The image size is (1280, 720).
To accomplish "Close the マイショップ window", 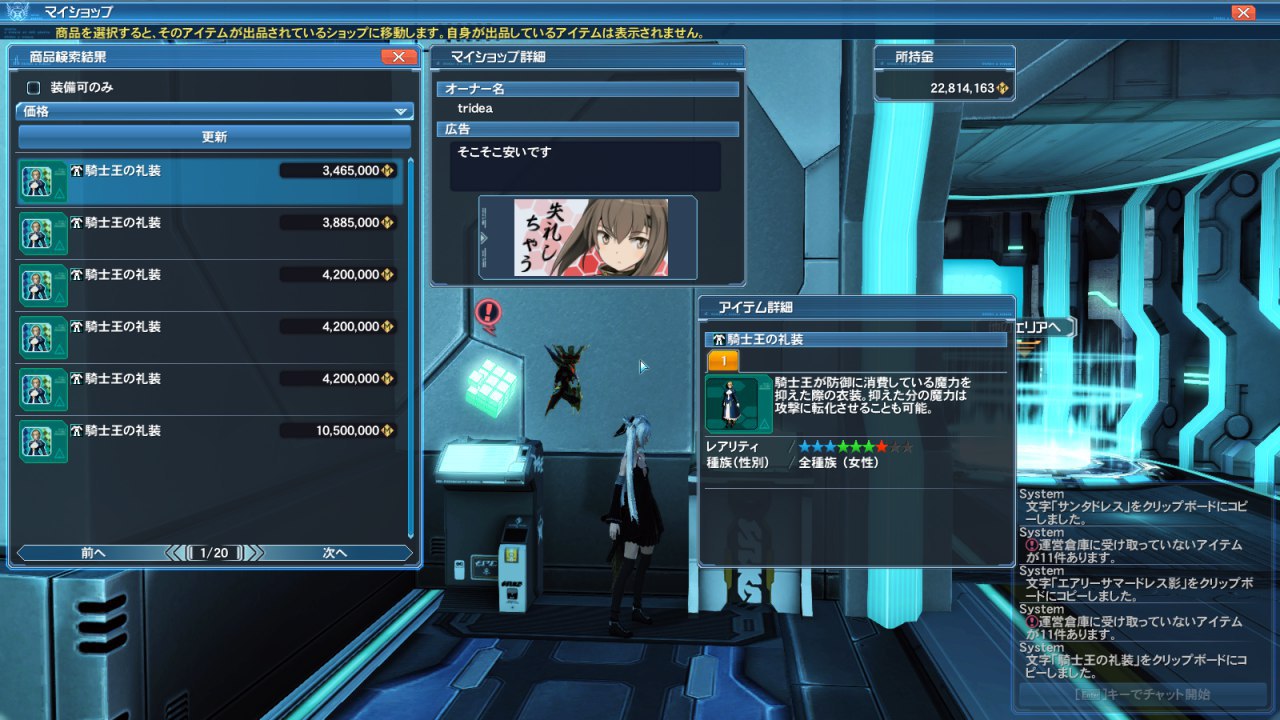I will click(1243, 12).
